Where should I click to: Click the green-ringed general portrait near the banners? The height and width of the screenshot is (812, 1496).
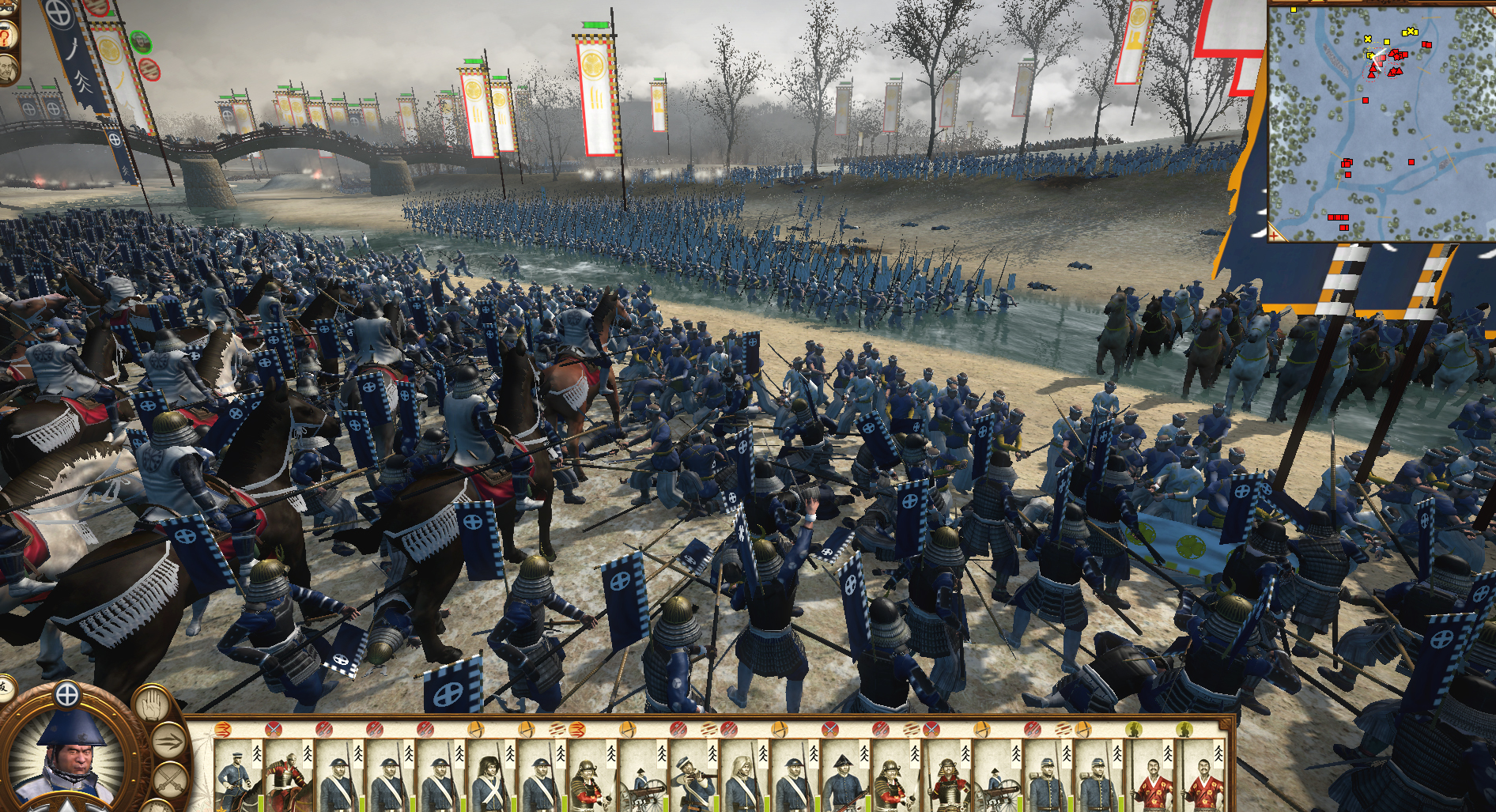(x=141, y=43)
